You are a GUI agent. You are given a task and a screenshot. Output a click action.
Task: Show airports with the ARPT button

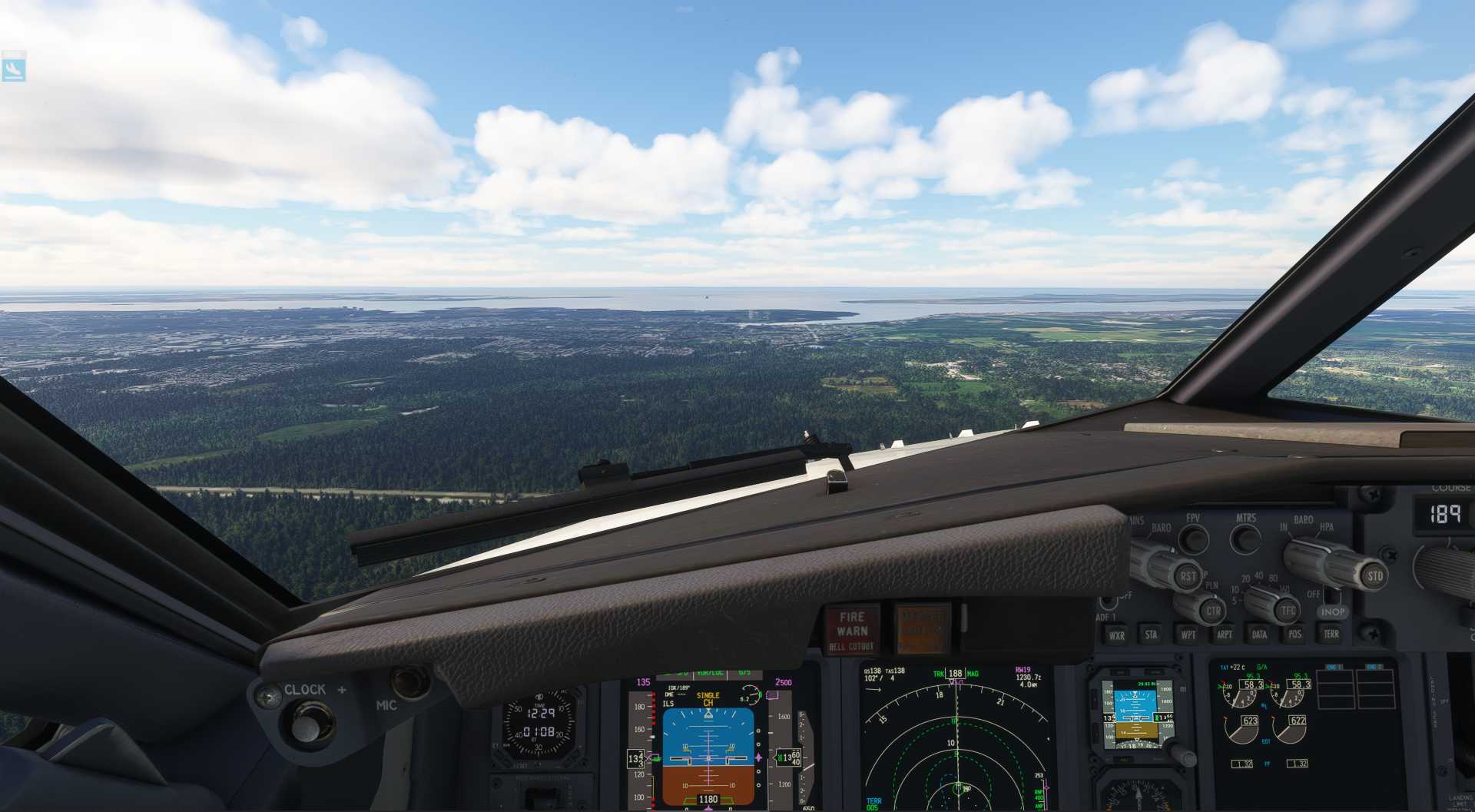pyautogui.click(x=1224, y=635)
